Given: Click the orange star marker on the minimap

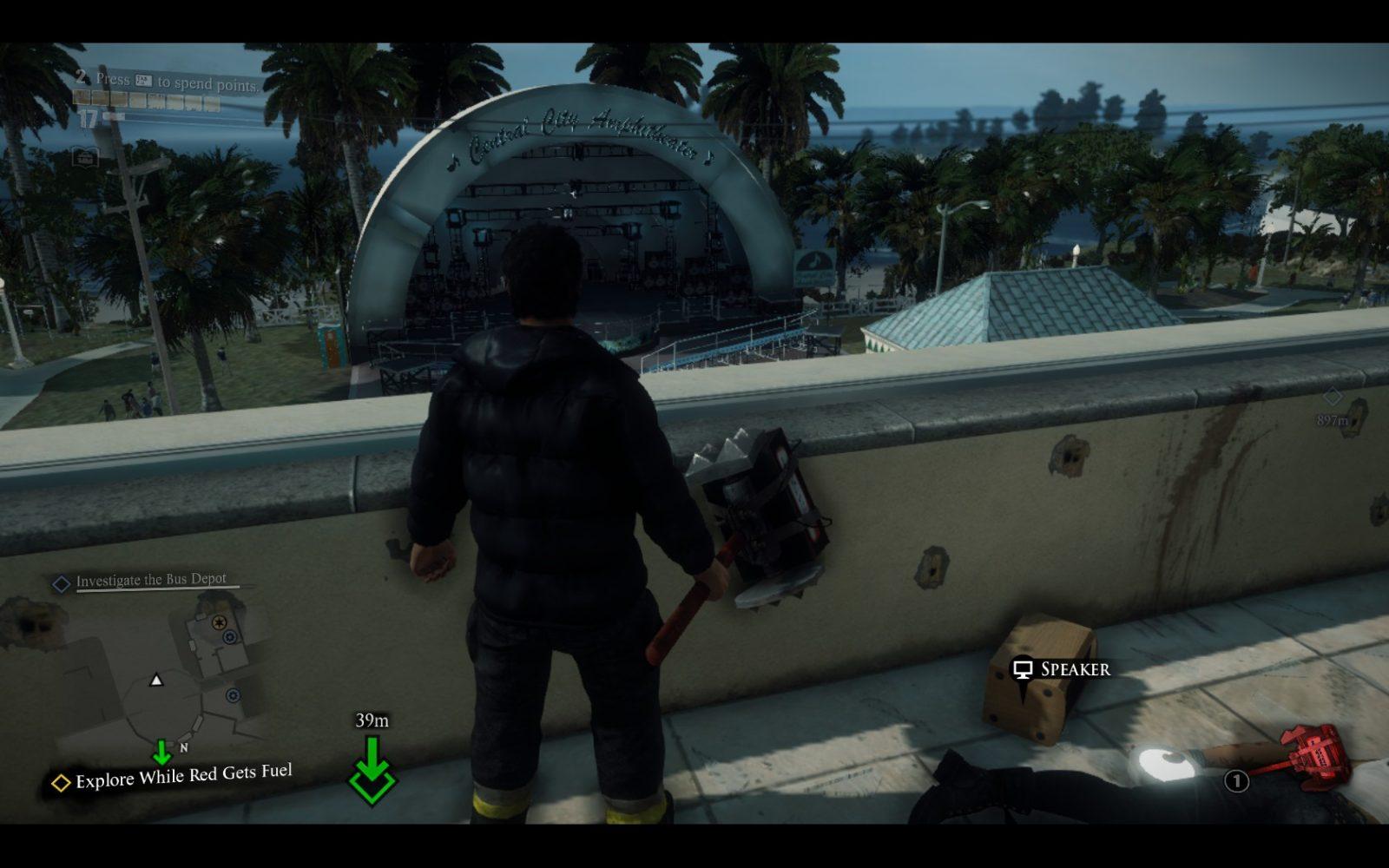Looking at the screenshot, I should (x=220, y=622).
